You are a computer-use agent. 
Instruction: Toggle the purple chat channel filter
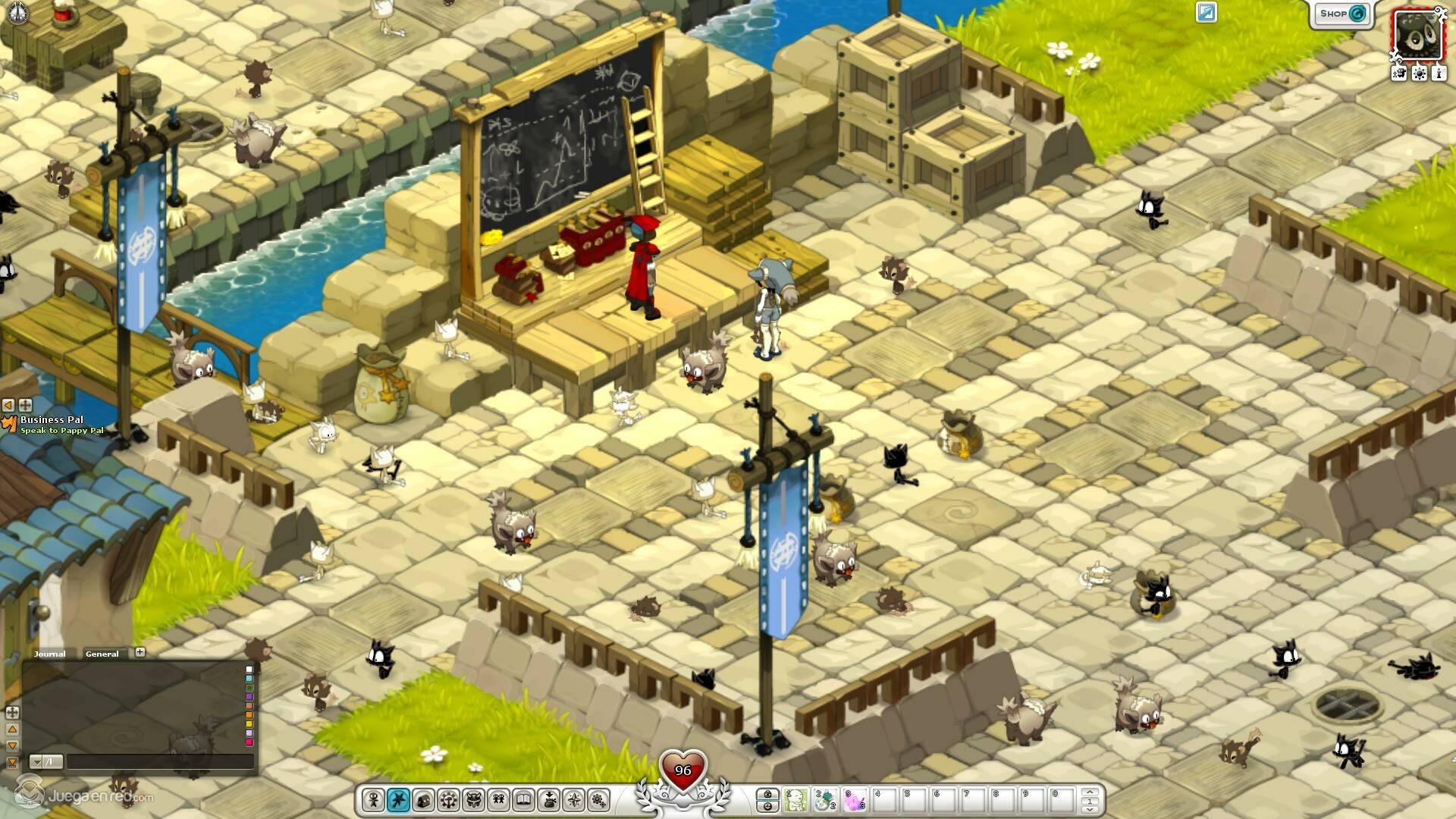click(249, 697)
